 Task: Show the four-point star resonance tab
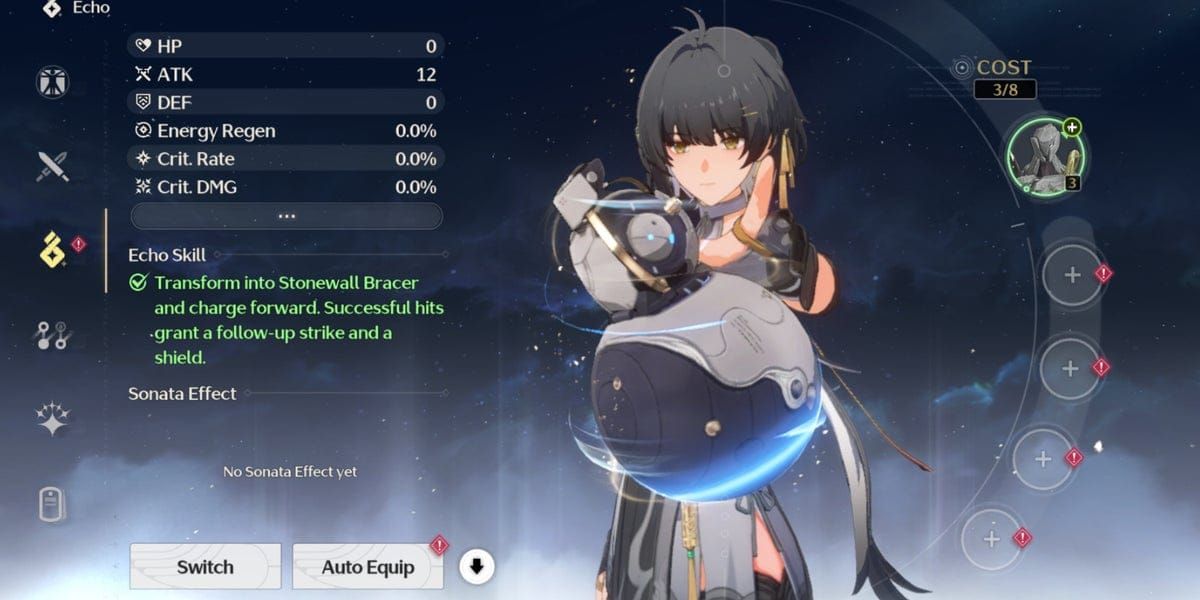point(52,419)
